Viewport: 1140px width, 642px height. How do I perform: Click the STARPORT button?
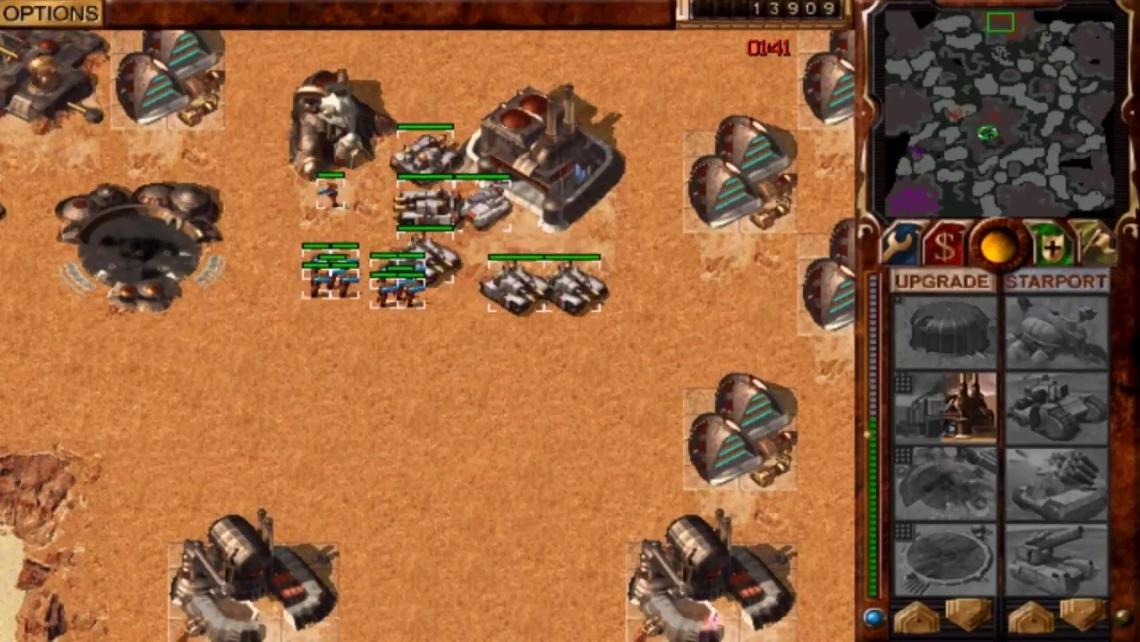click(1056, 282)
